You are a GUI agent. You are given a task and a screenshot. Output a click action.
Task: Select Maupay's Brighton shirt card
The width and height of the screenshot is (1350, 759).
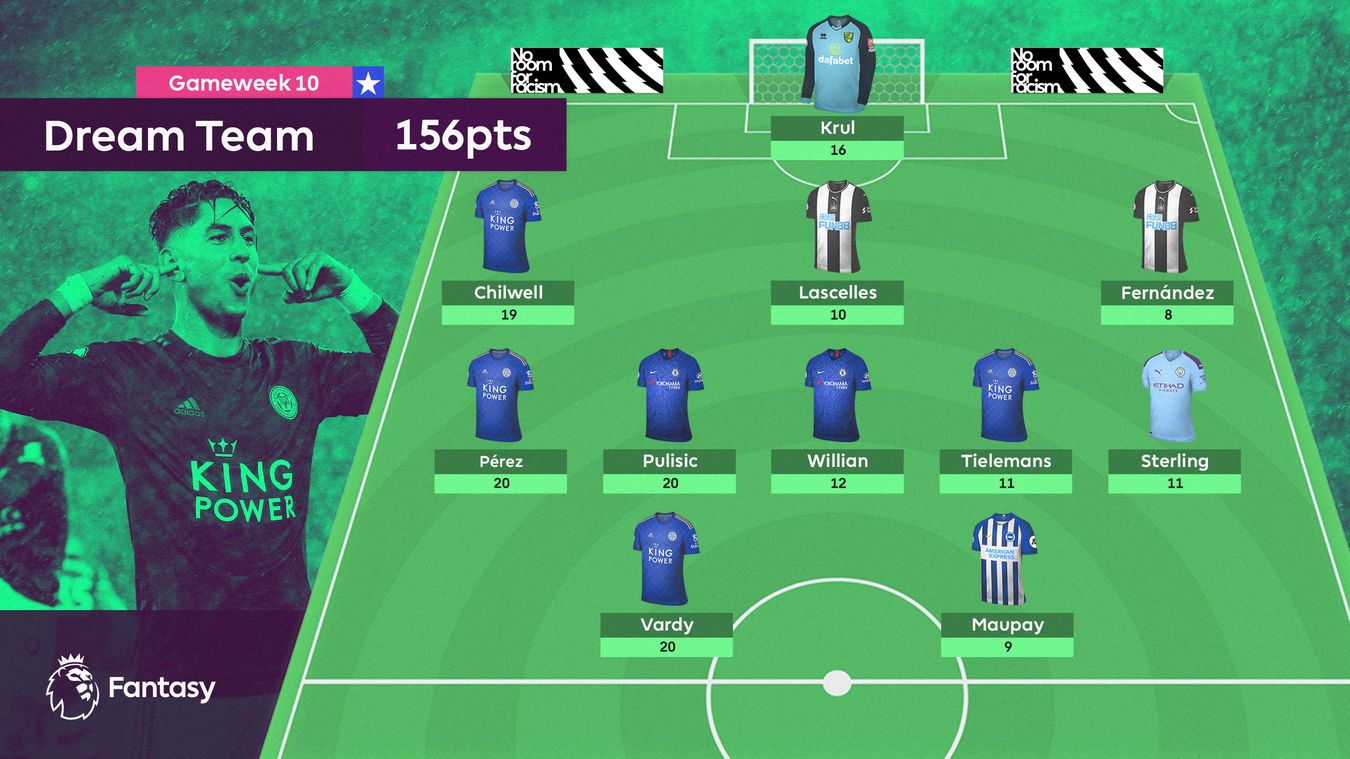[x=1006, y=582]
